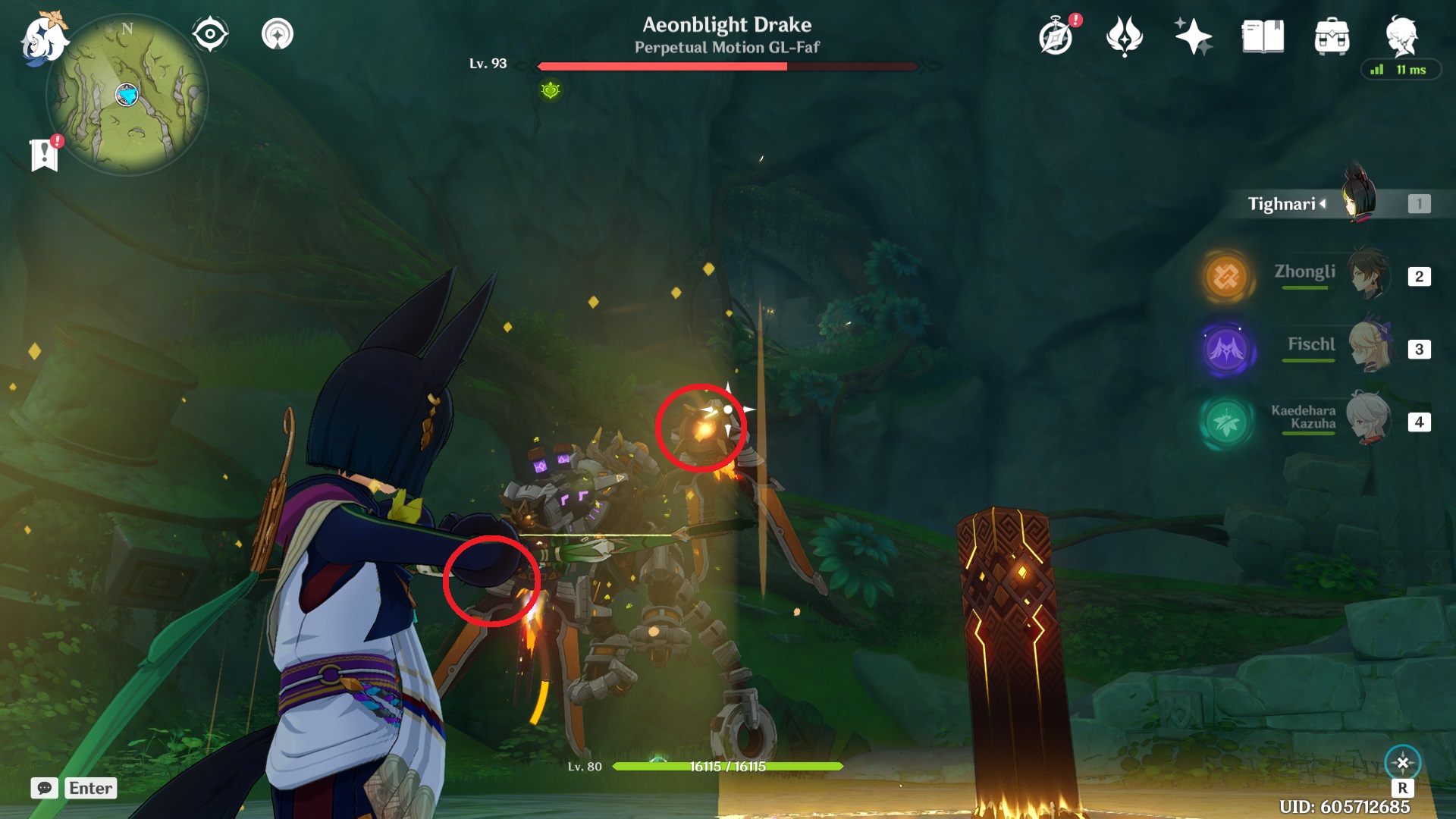Trigger Kazuha's green Anemo burst icon

[x=1228, y=422]
